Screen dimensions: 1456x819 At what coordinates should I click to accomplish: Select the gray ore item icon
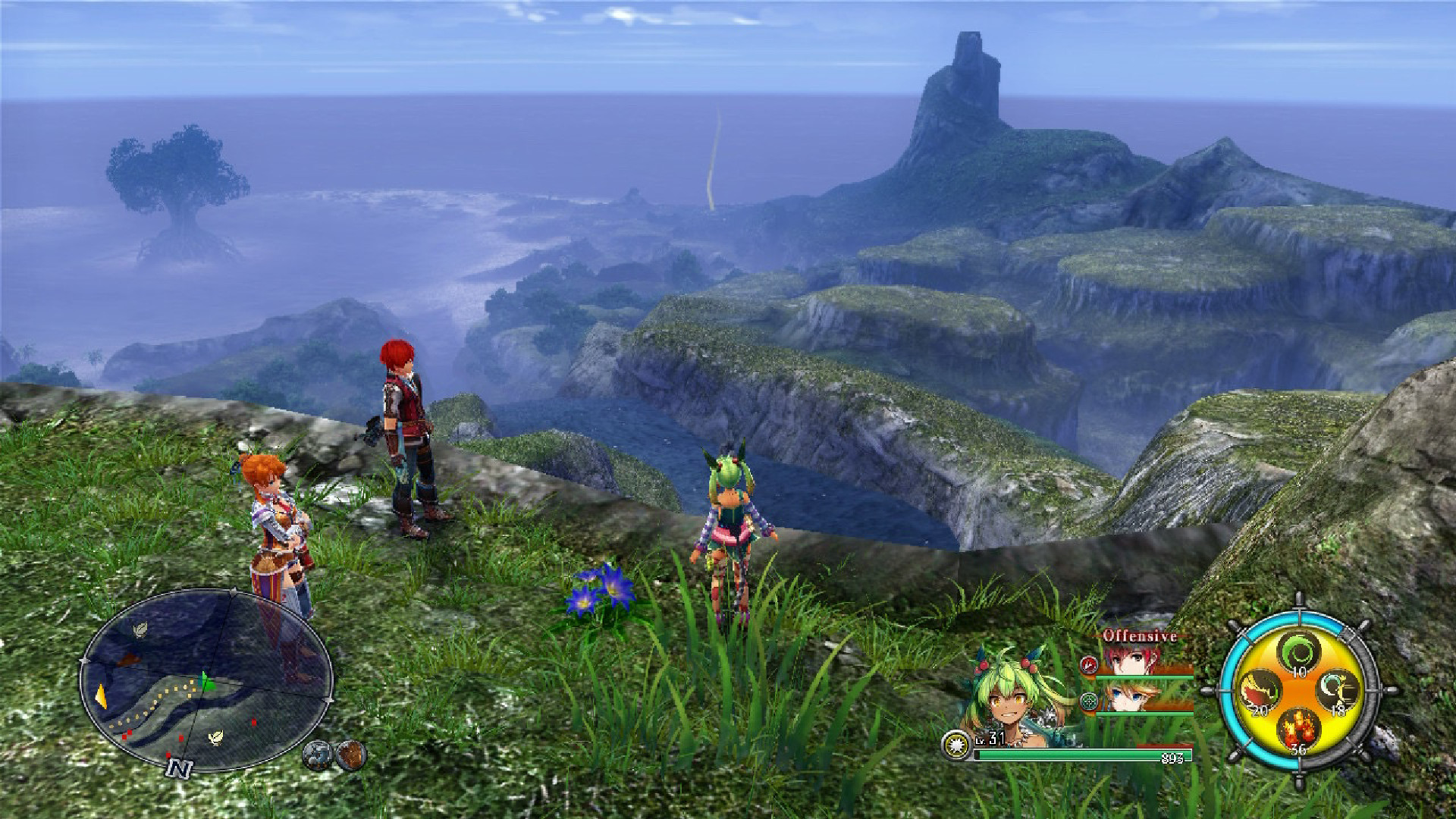click(318, 755)
